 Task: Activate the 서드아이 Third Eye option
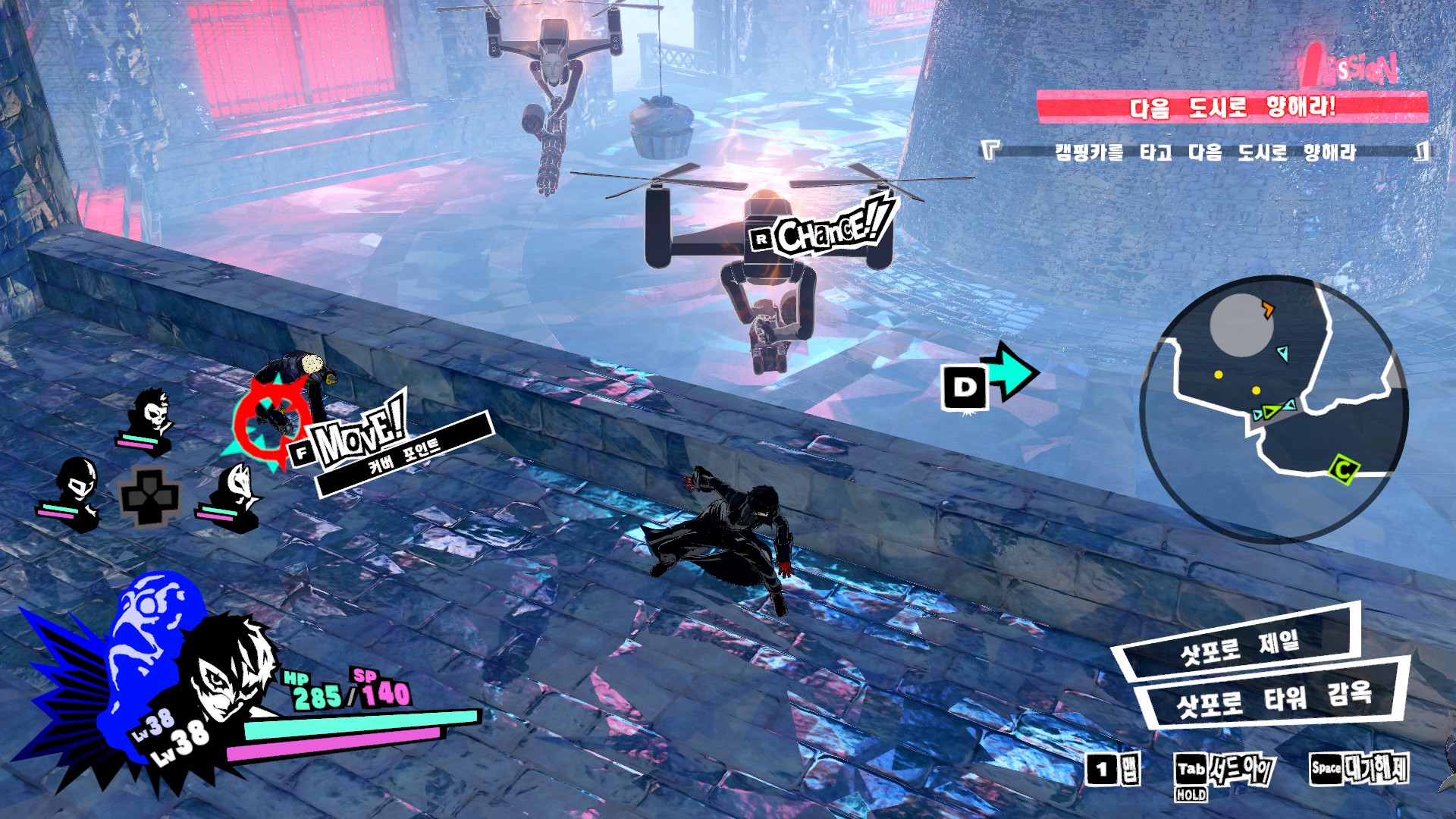tap(1225, 770)
